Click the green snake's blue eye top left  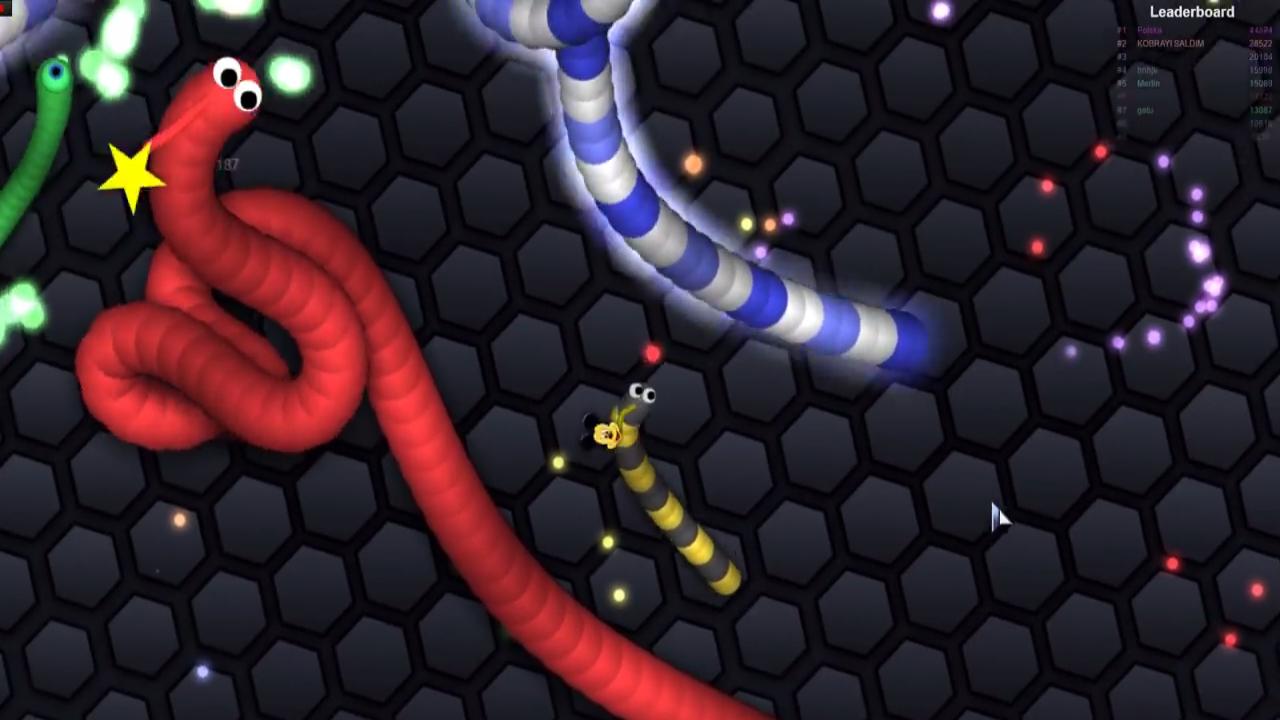pyautogui.click(x=56, y=71)
